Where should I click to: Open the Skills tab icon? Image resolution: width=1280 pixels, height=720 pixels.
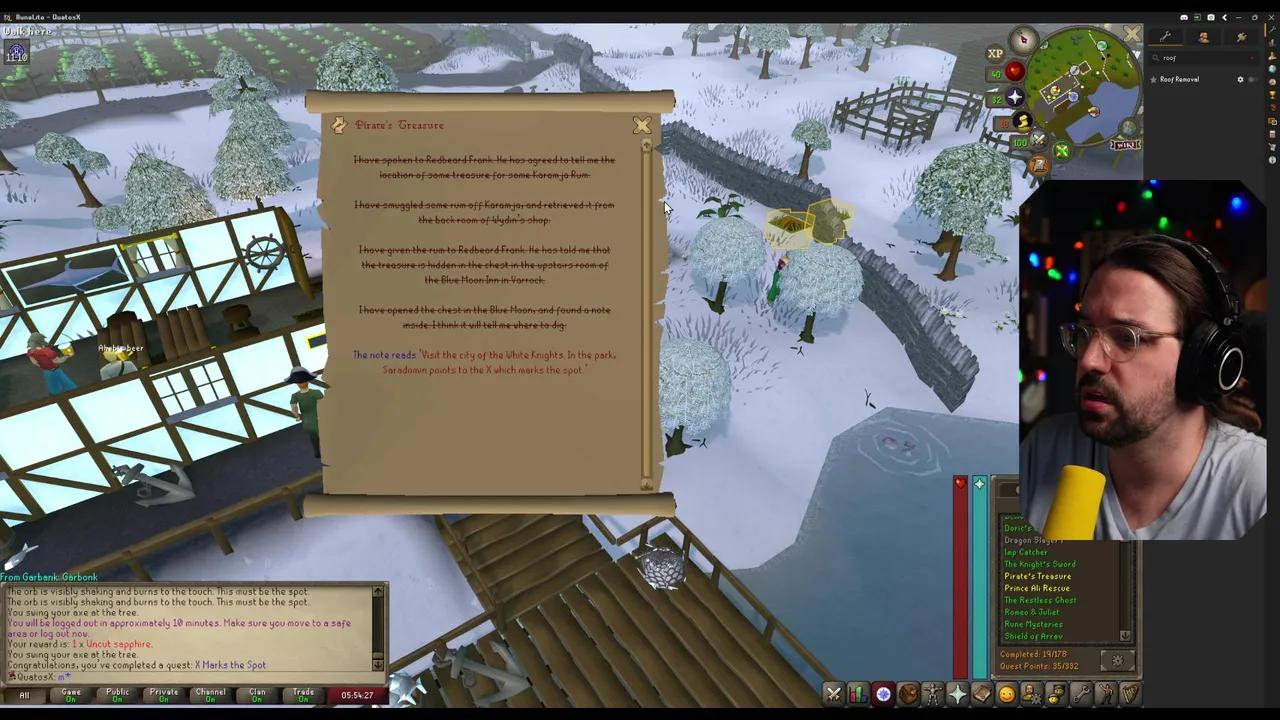pyautogui.click(x=859, y=692)
